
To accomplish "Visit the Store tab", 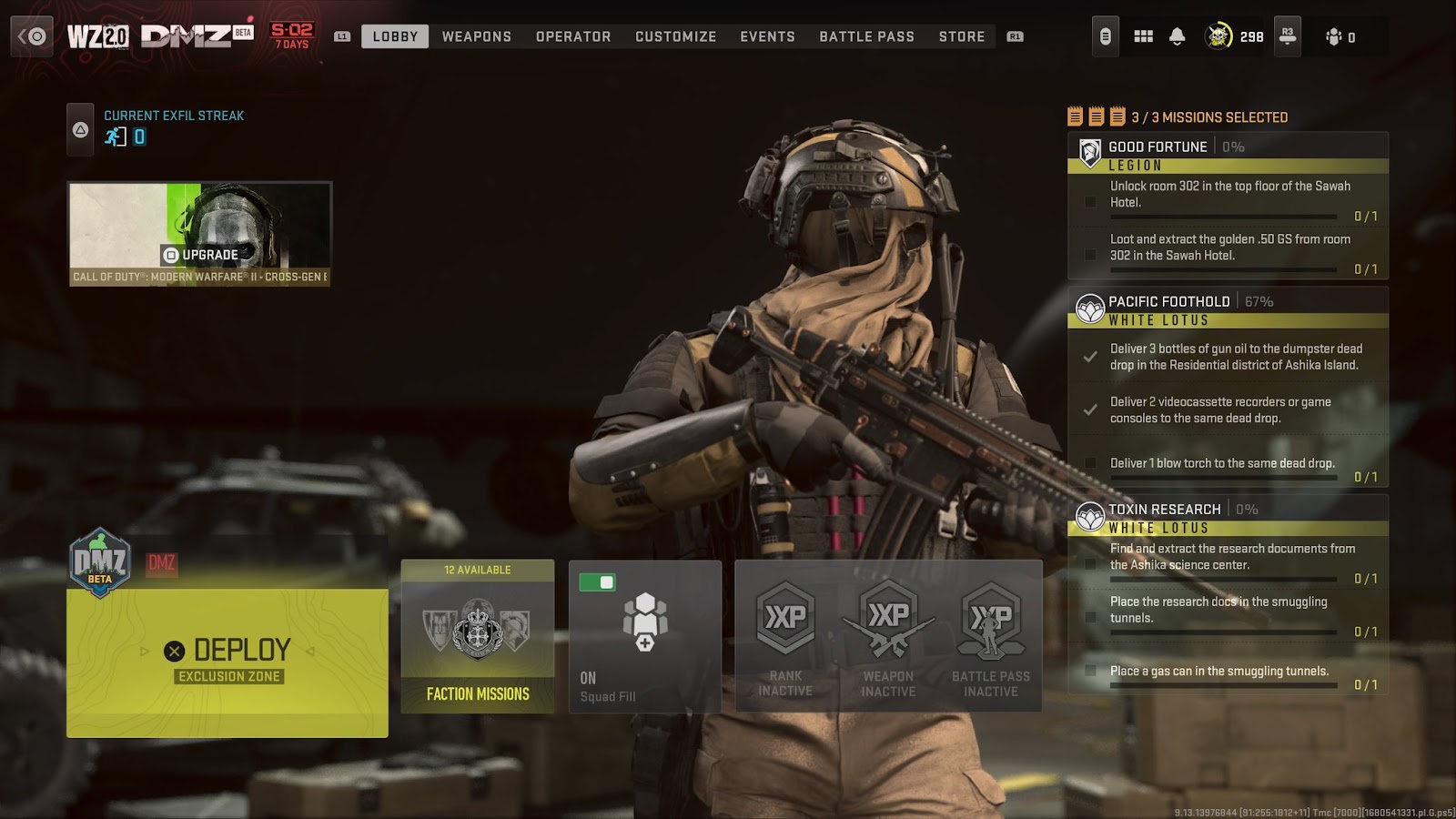I will 962,36.
